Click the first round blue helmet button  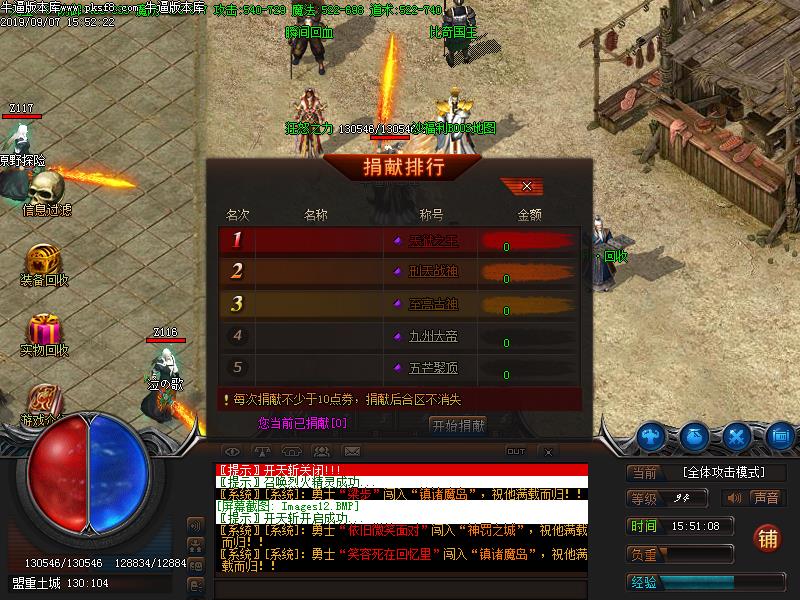pos(653,436)
